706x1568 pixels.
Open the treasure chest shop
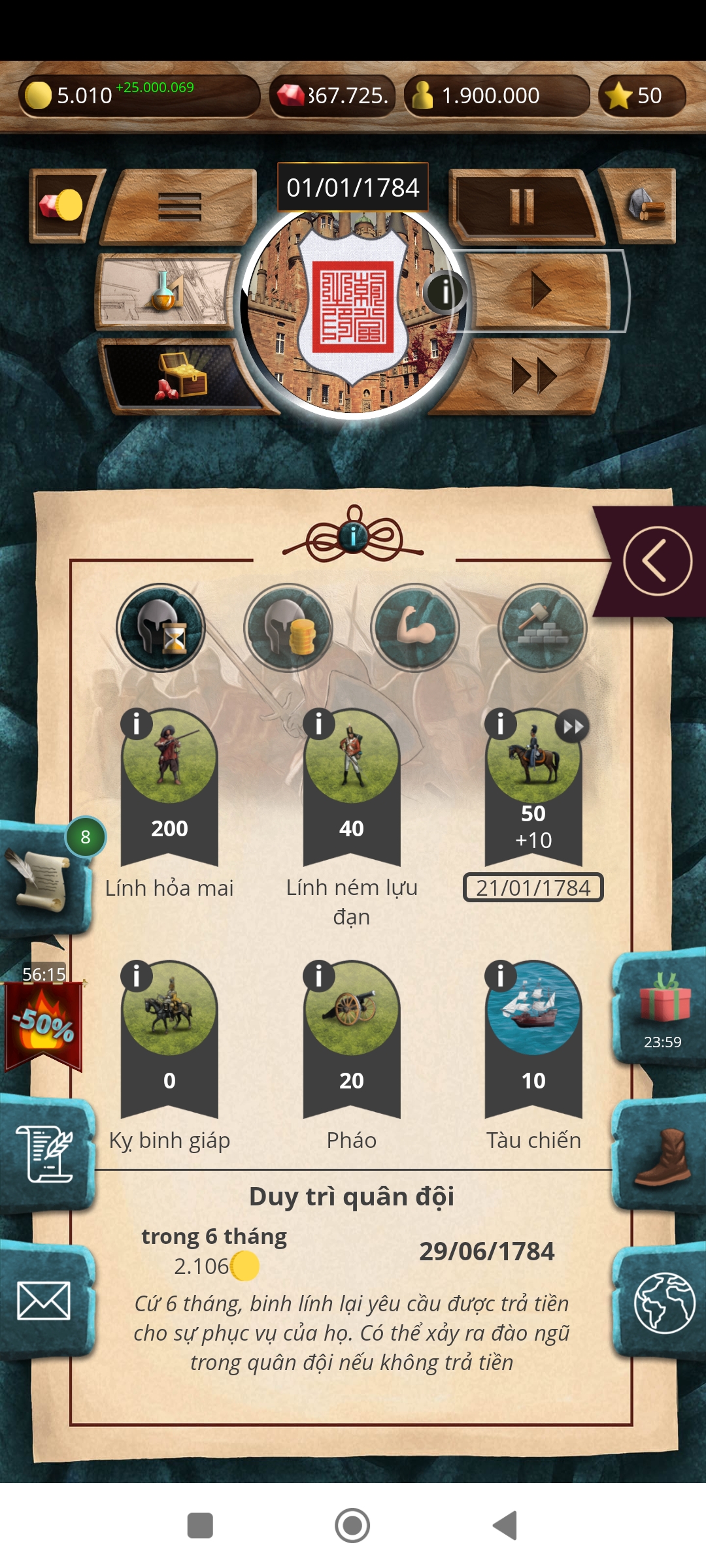click(180, 376)
